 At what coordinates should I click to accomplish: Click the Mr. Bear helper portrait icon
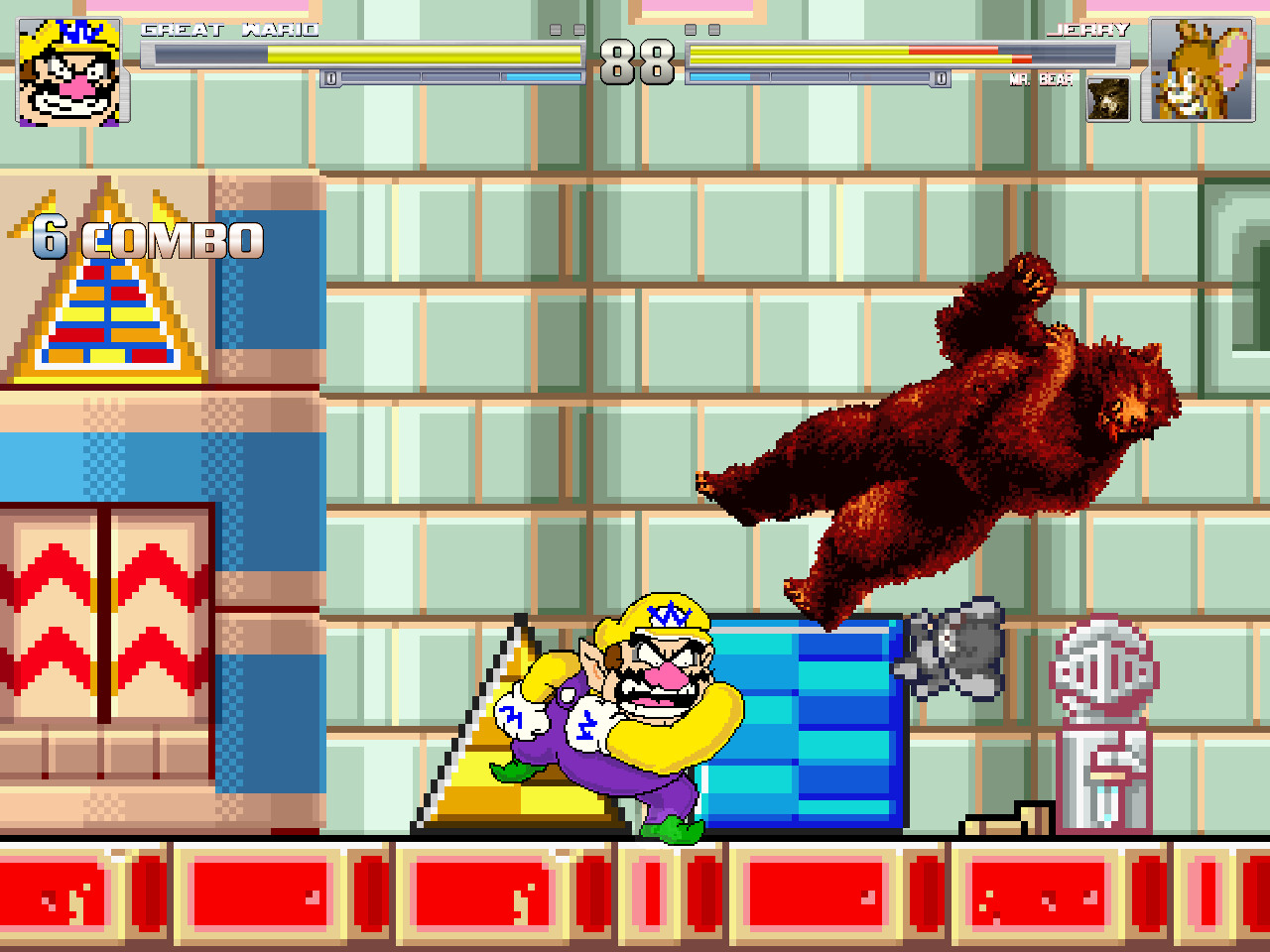pyautogui.click(x=1109, y=100)
